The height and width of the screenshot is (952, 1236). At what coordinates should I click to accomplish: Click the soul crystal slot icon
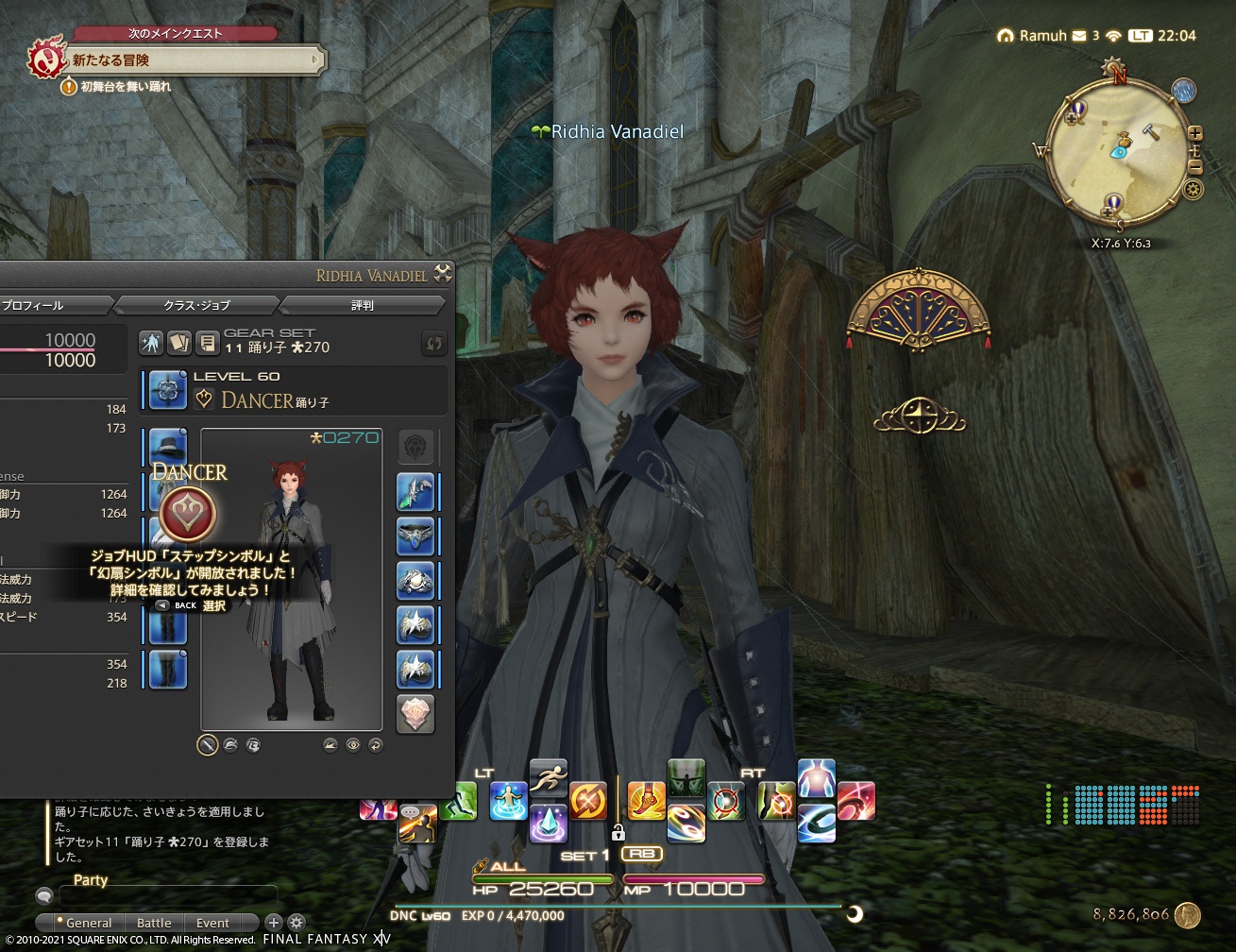415,712
